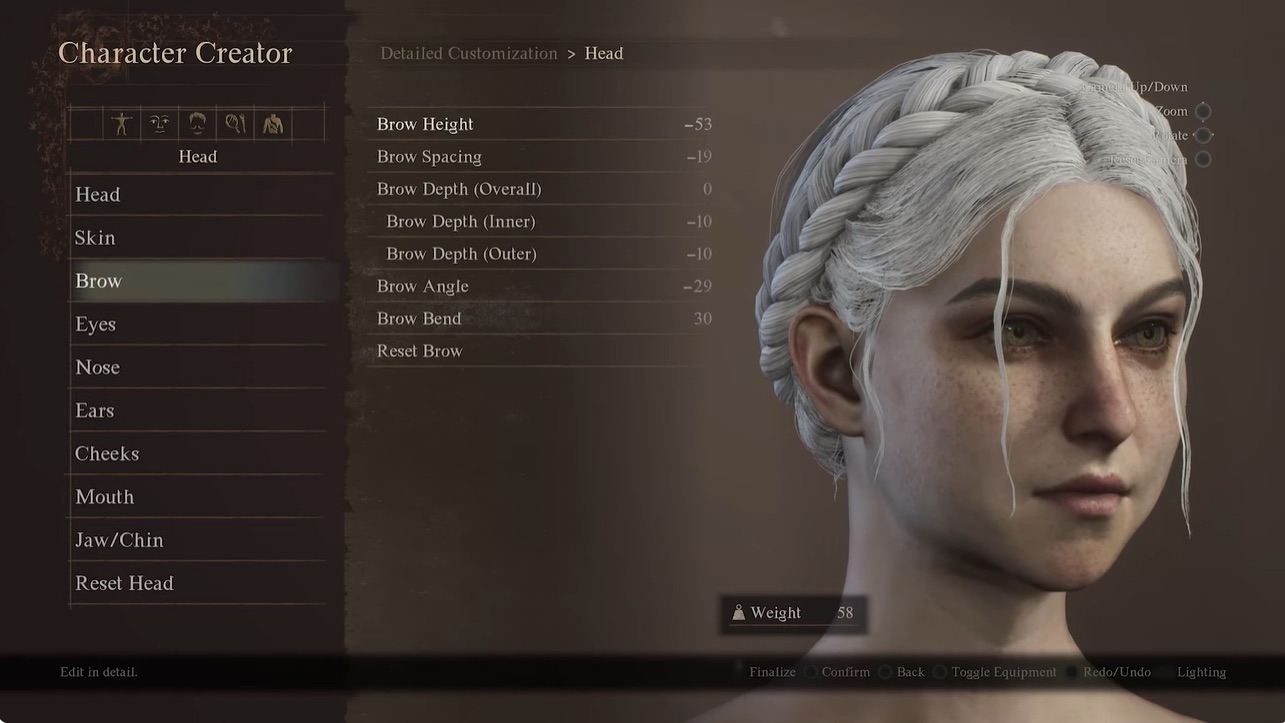Toggle Equipment on the character preview

(x=1003, y=671)
